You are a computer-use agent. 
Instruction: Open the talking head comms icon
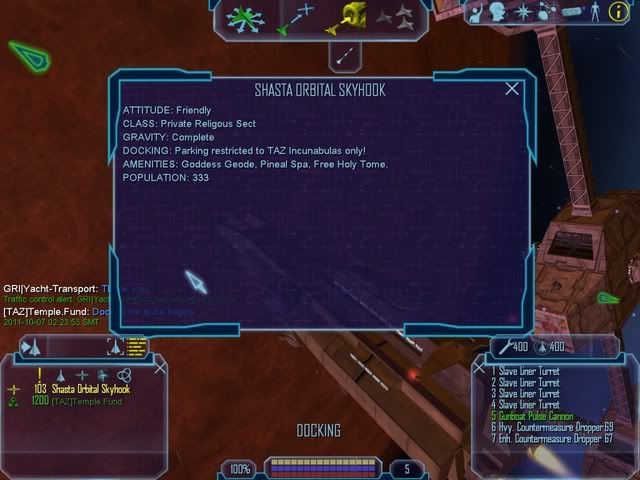point(497,11)
